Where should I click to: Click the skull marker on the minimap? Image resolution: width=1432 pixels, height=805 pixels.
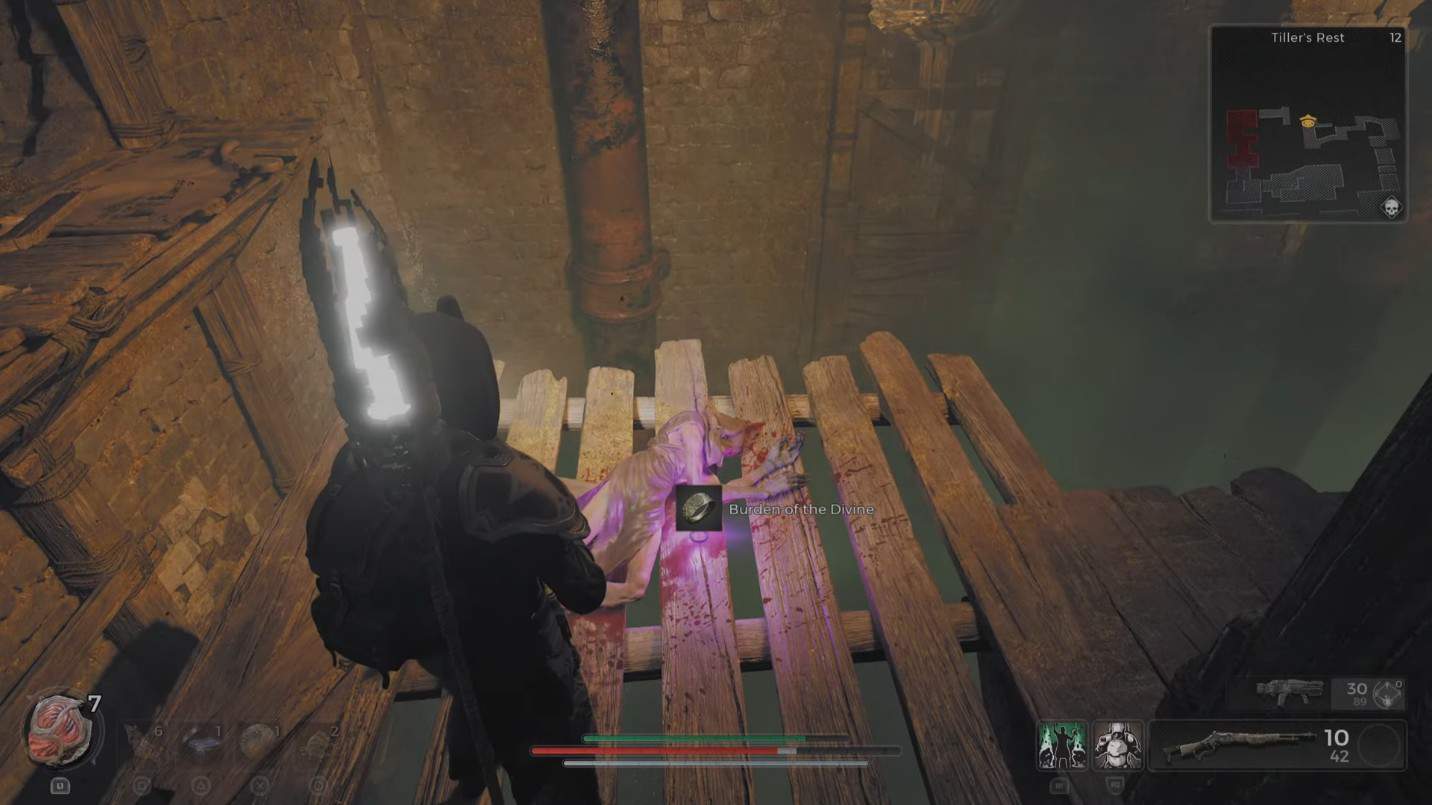(x=1389, y=207)
